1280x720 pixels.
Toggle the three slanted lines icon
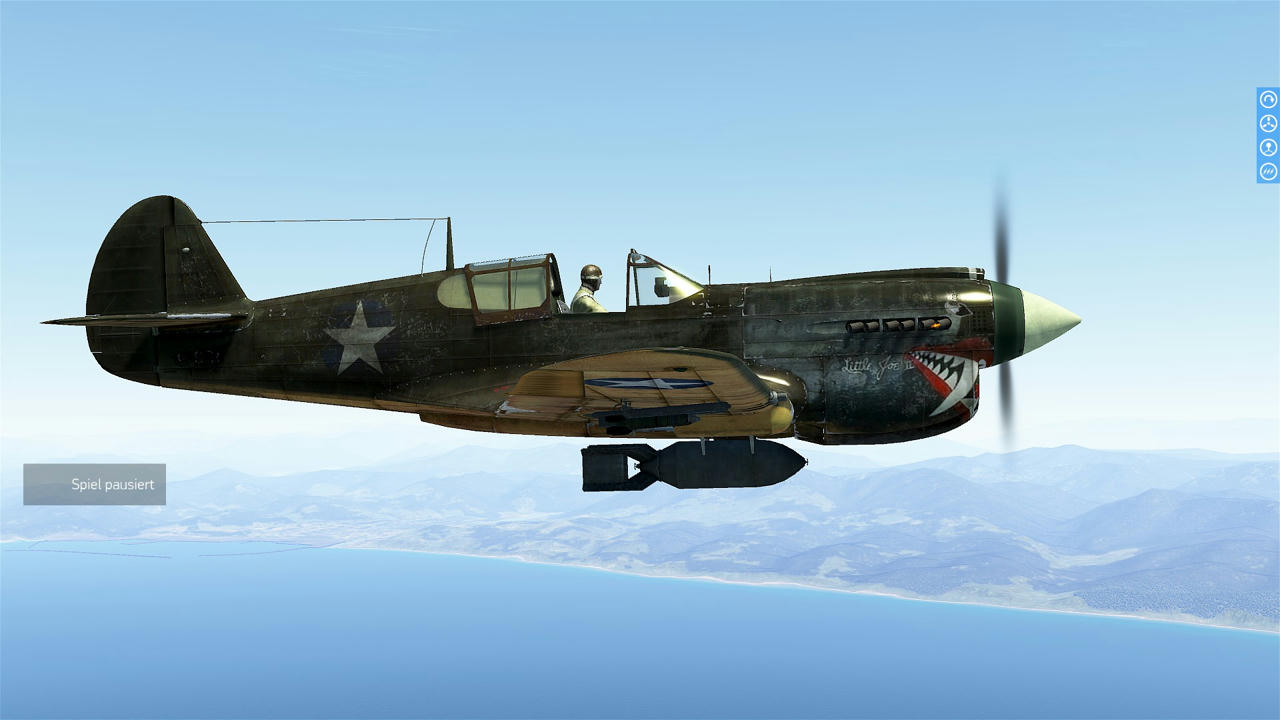pos(1268,171)
